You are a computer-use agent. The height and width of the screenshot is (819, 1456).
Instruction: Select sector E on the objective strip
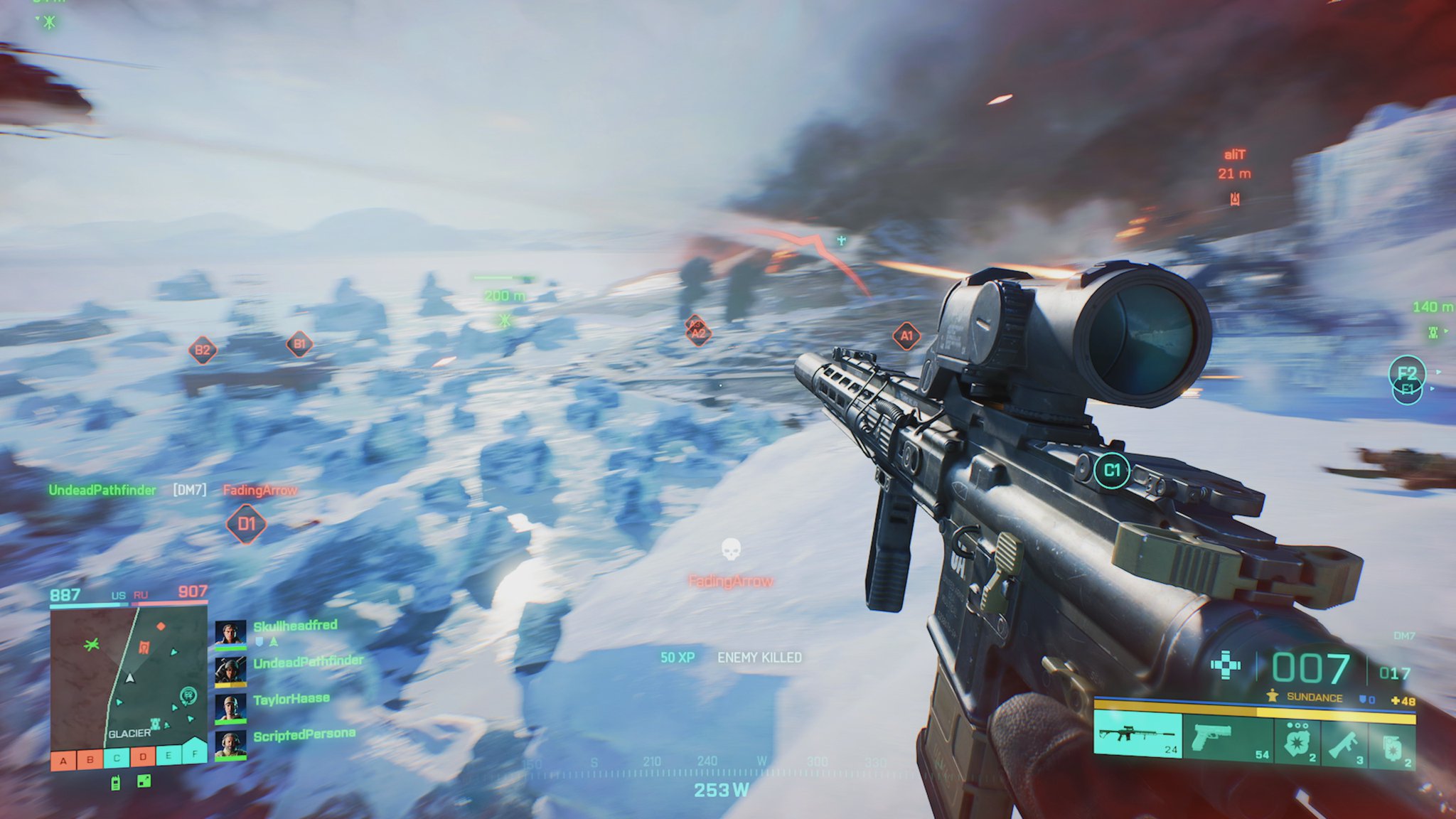168,755
